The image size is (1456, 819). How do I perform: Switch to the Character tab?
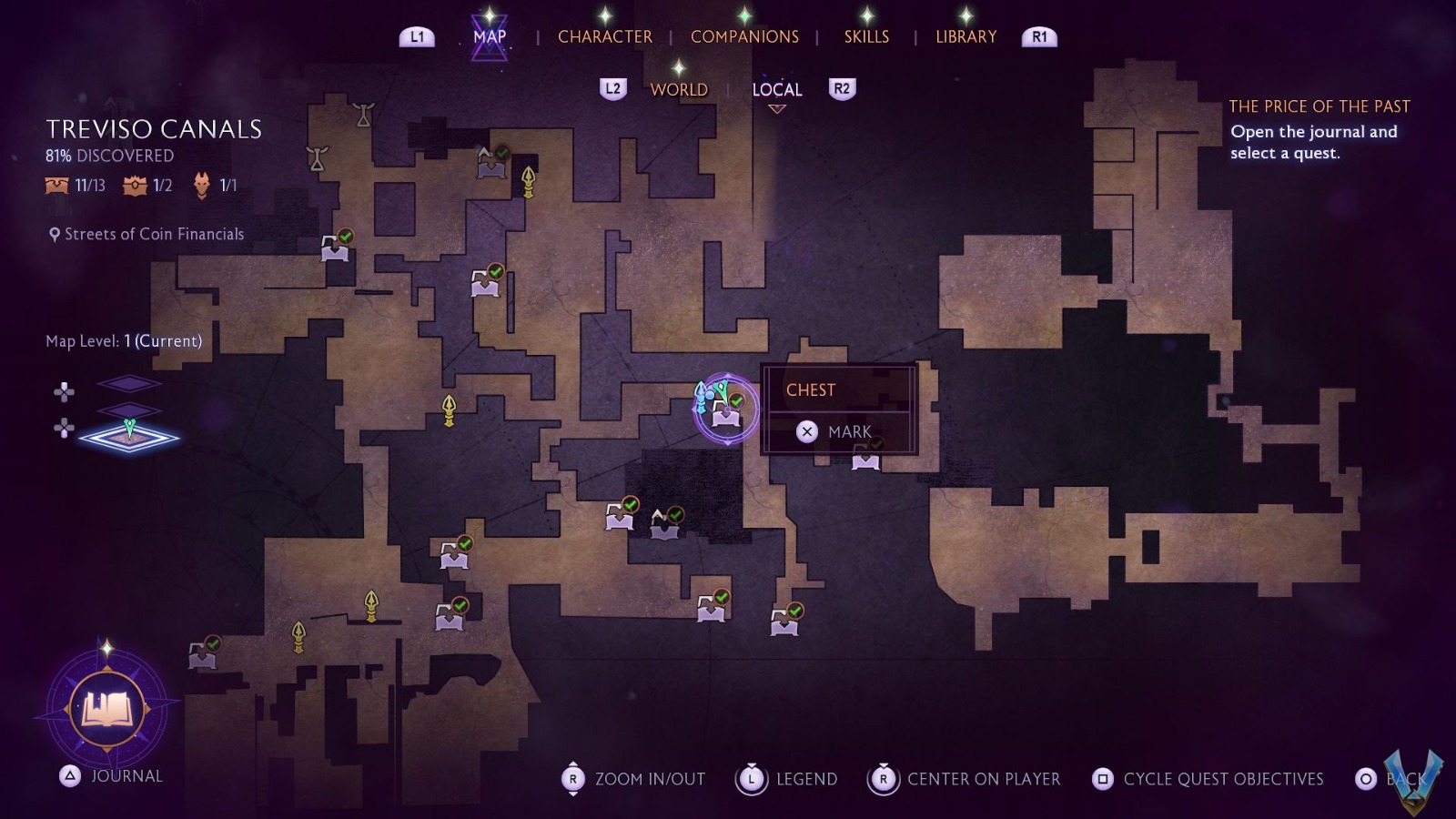pyautogui.click(x=604, y=36)
